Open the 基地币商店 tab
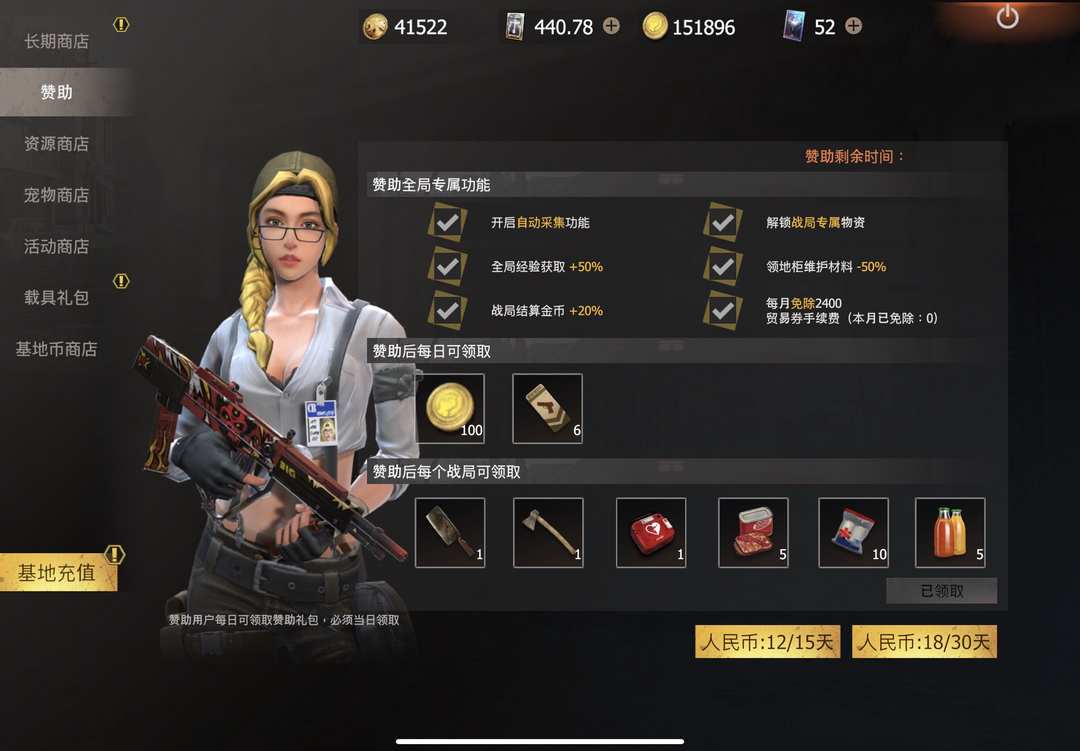The width and height of the screenshot is (1080, 751). click(x=57, y=349)
